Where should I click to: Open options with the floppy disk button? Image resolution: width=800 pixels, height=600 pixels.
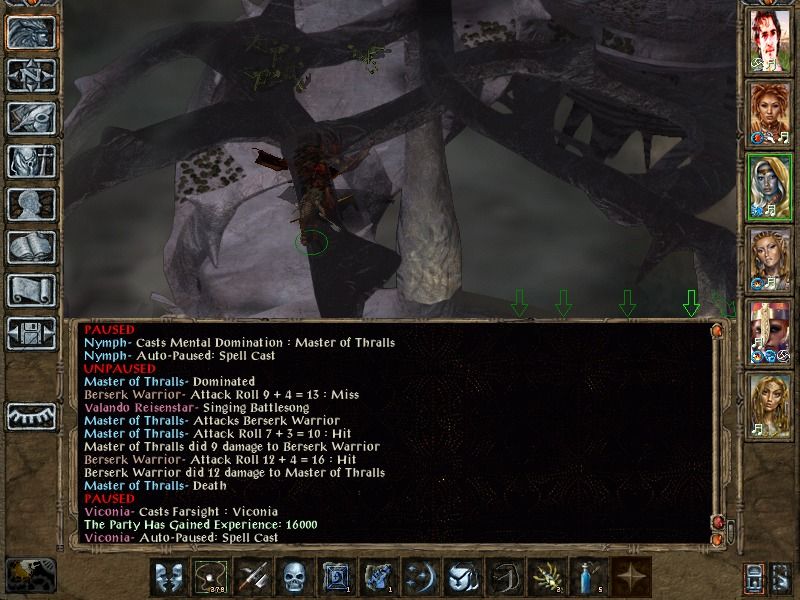(x=31, y=333)
